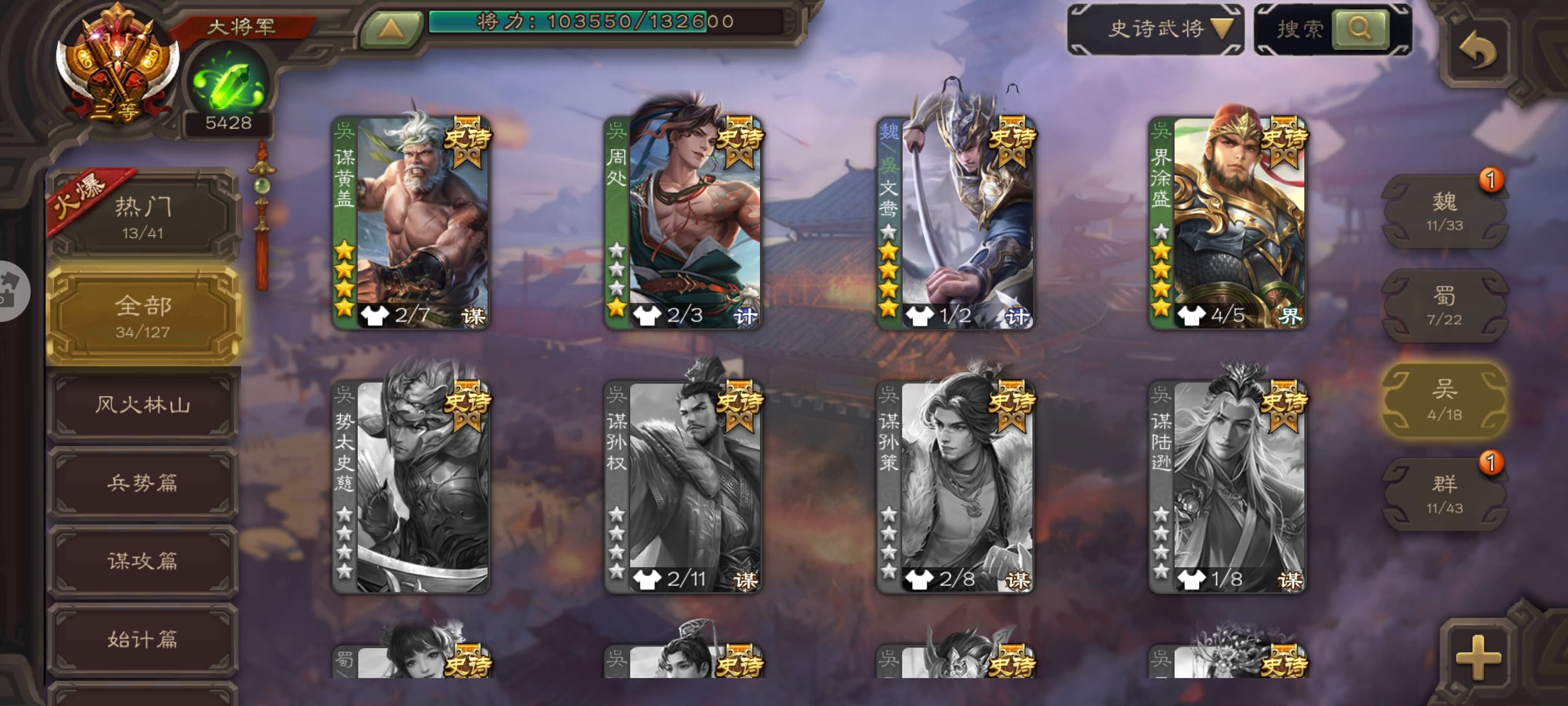Show the 谋攻篇 category
This screenshot has height=706, width=1568.
click(143, 561)
